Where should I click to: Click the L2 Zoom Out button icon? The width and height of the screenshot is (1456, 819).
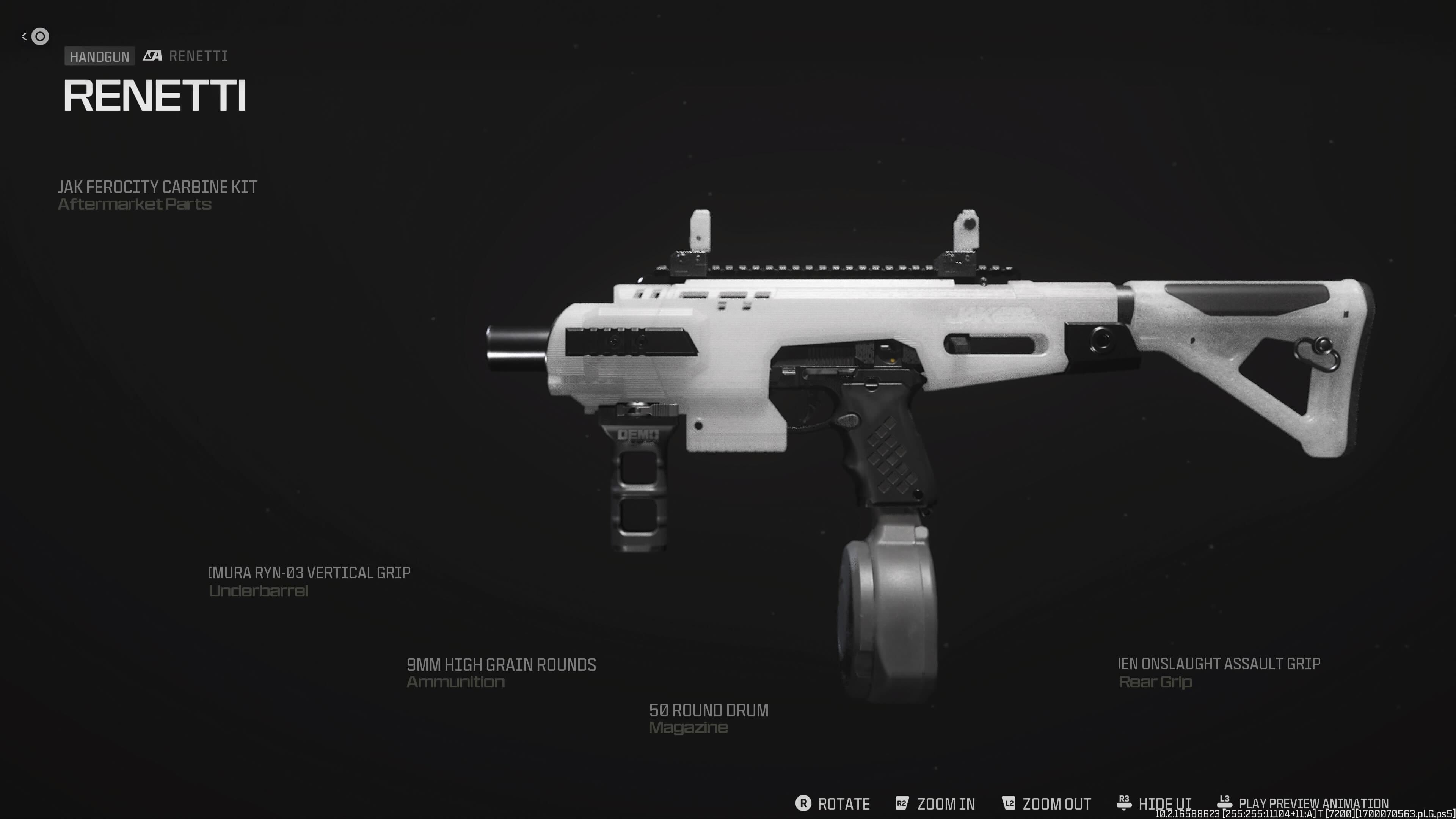coord(1008,803)
